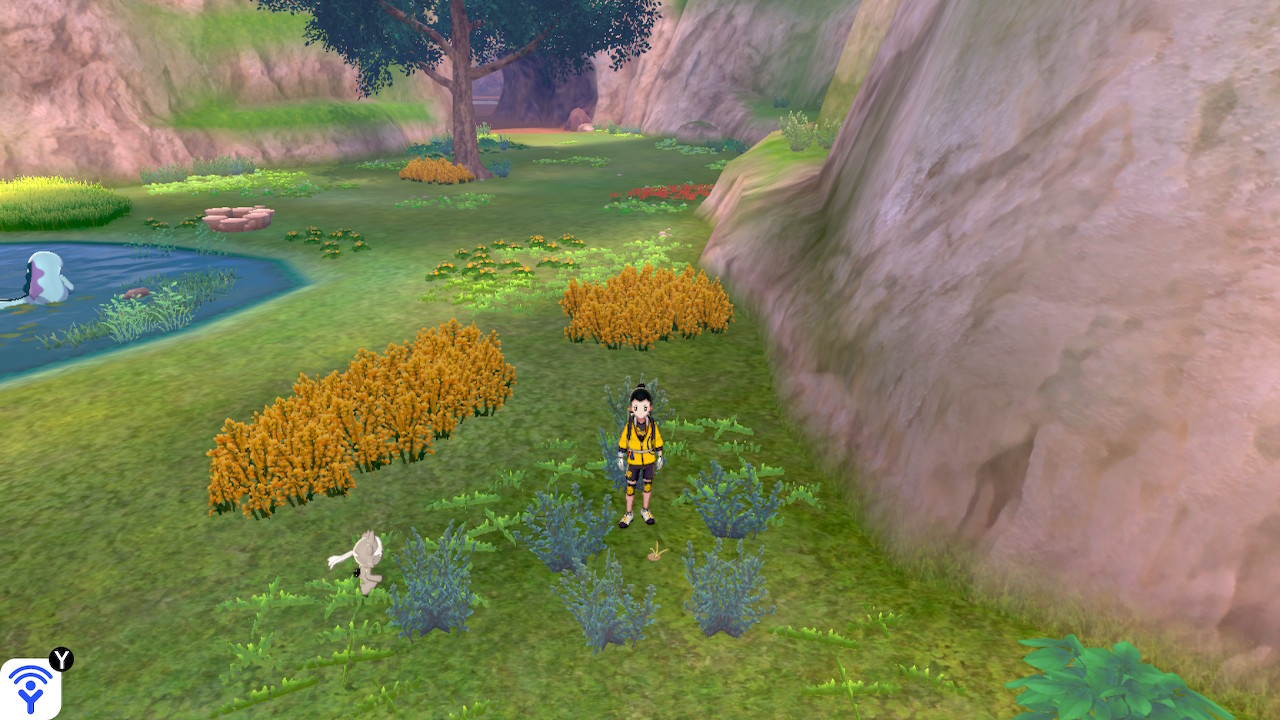This screenshot has height=720, width=1280.
Task: Open the Y-Comm wireless icon
Action: pyautogui.click(x=30, y=688)
